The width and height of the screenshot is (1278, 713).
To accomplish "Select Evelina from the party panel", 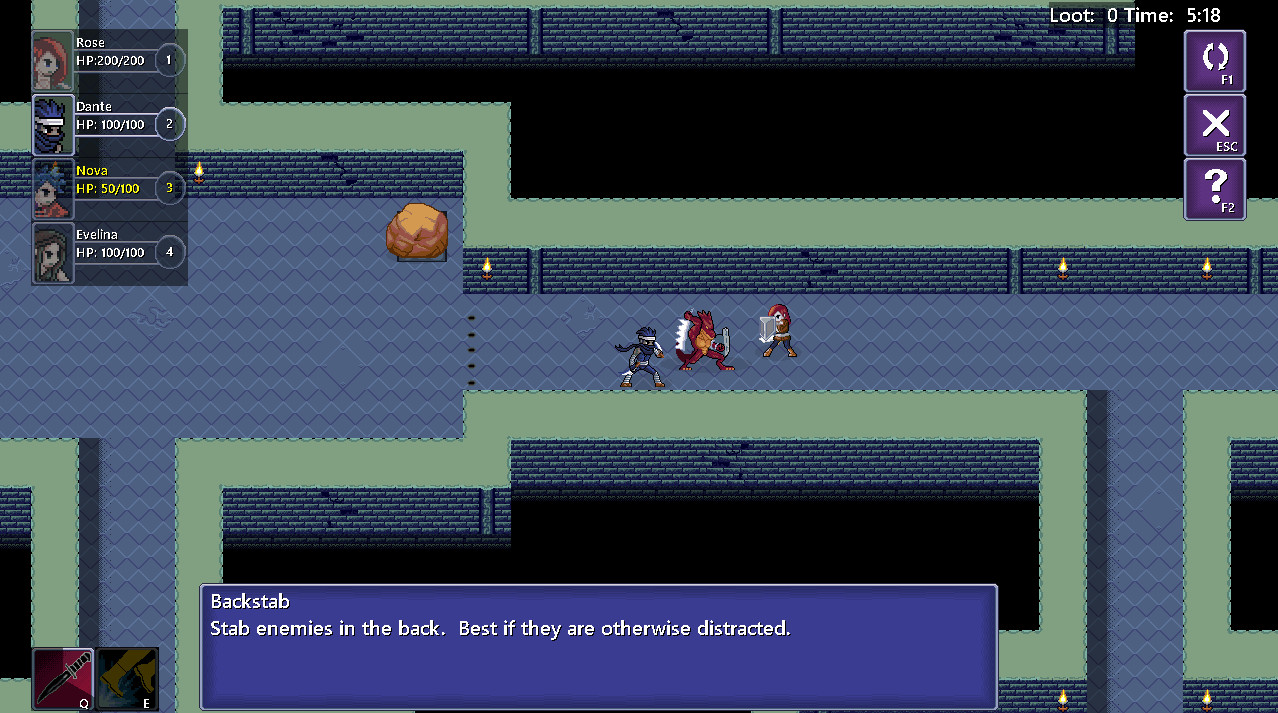I will 53,253.
